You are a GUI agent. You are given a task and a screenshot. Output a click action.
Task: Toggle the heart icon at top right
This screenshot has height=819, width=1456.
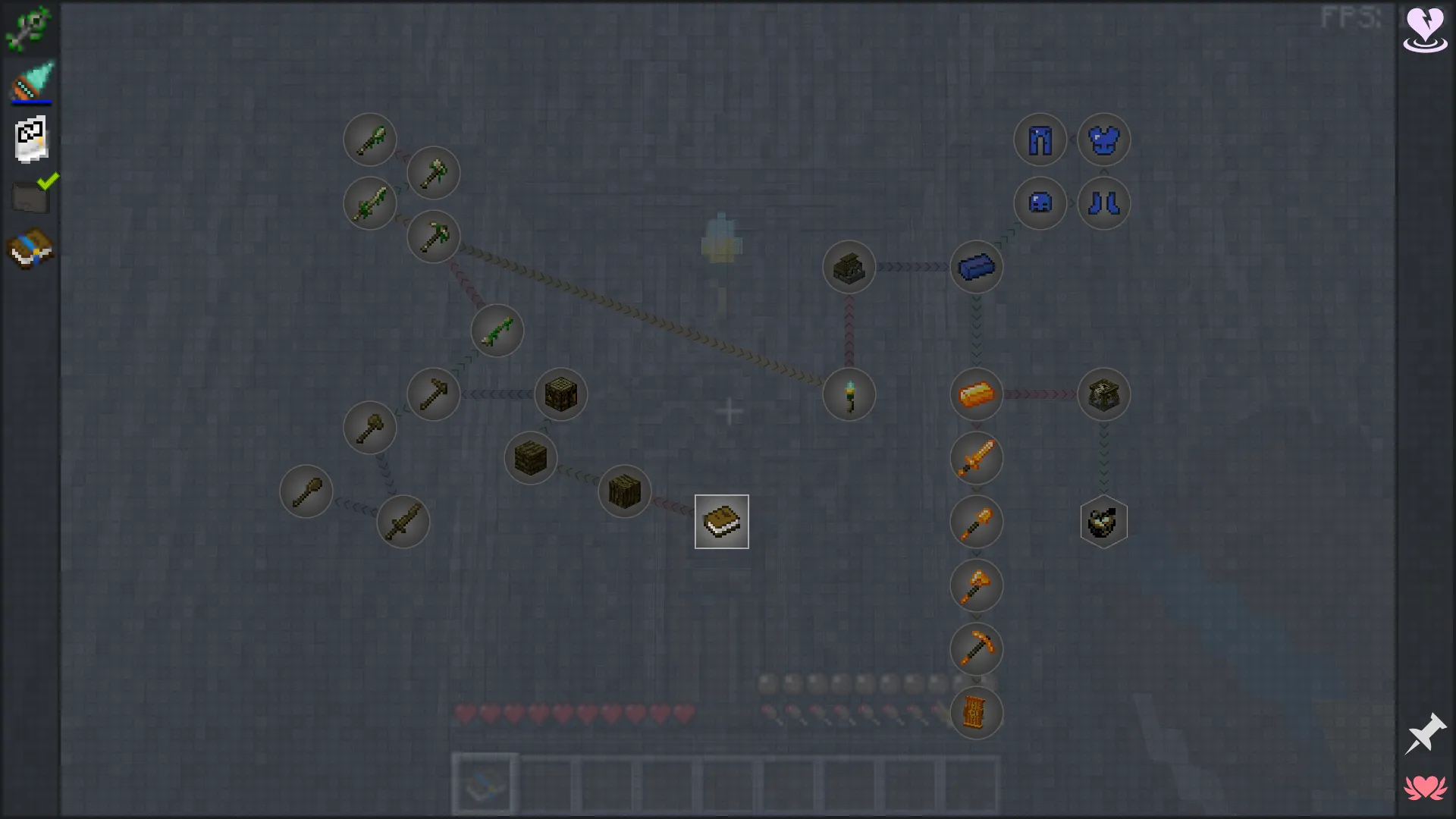click(1425, 29)
